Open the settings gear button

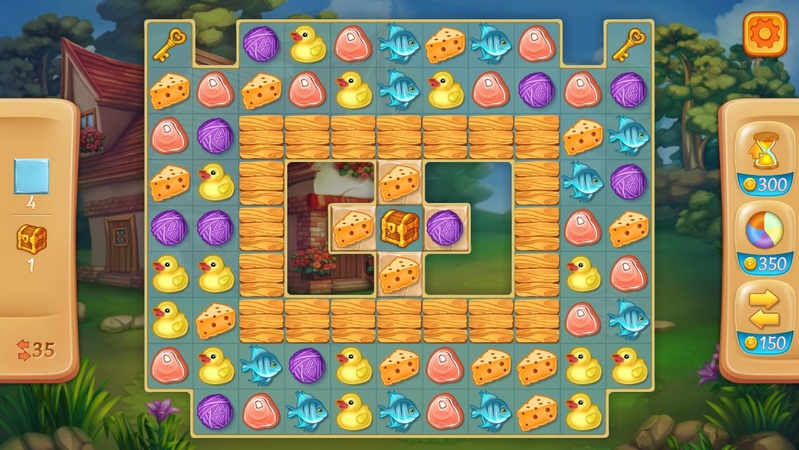click(x=765, y=35)
